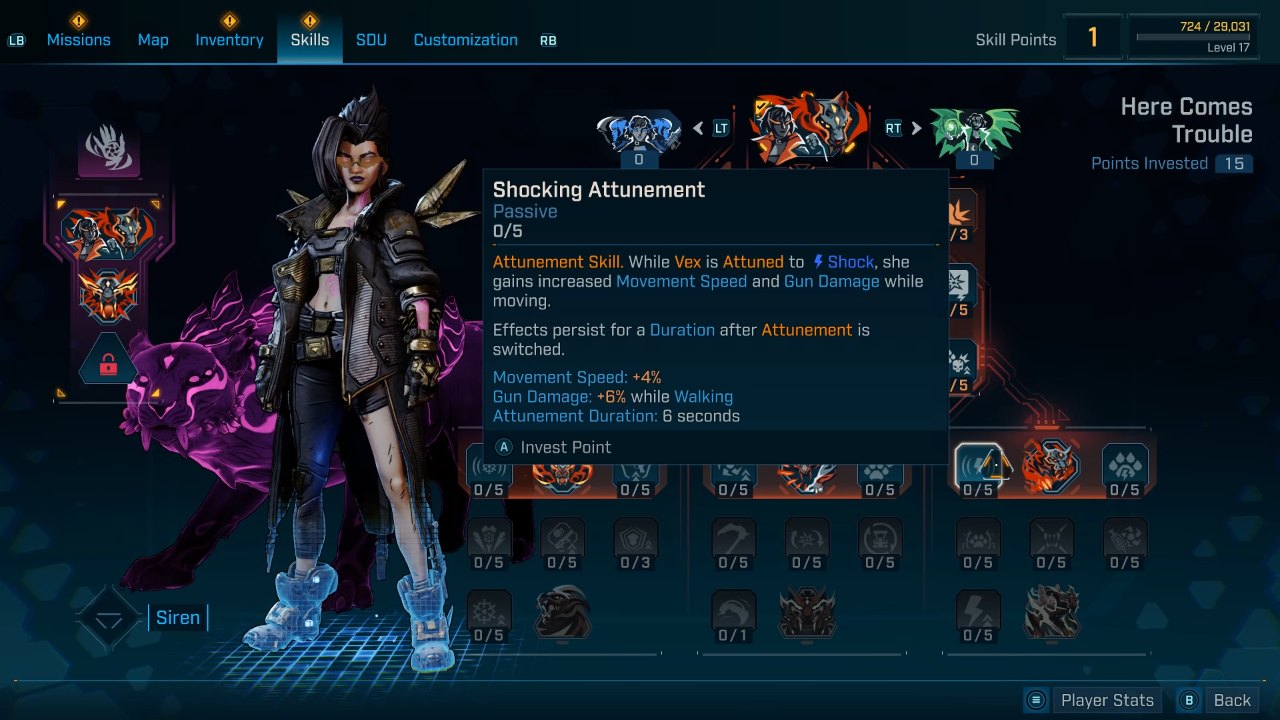The height and width of the screenshot is (720, 1280).
Task: Select the lightning bolt skill node
Action: click(x=978, y=612)
